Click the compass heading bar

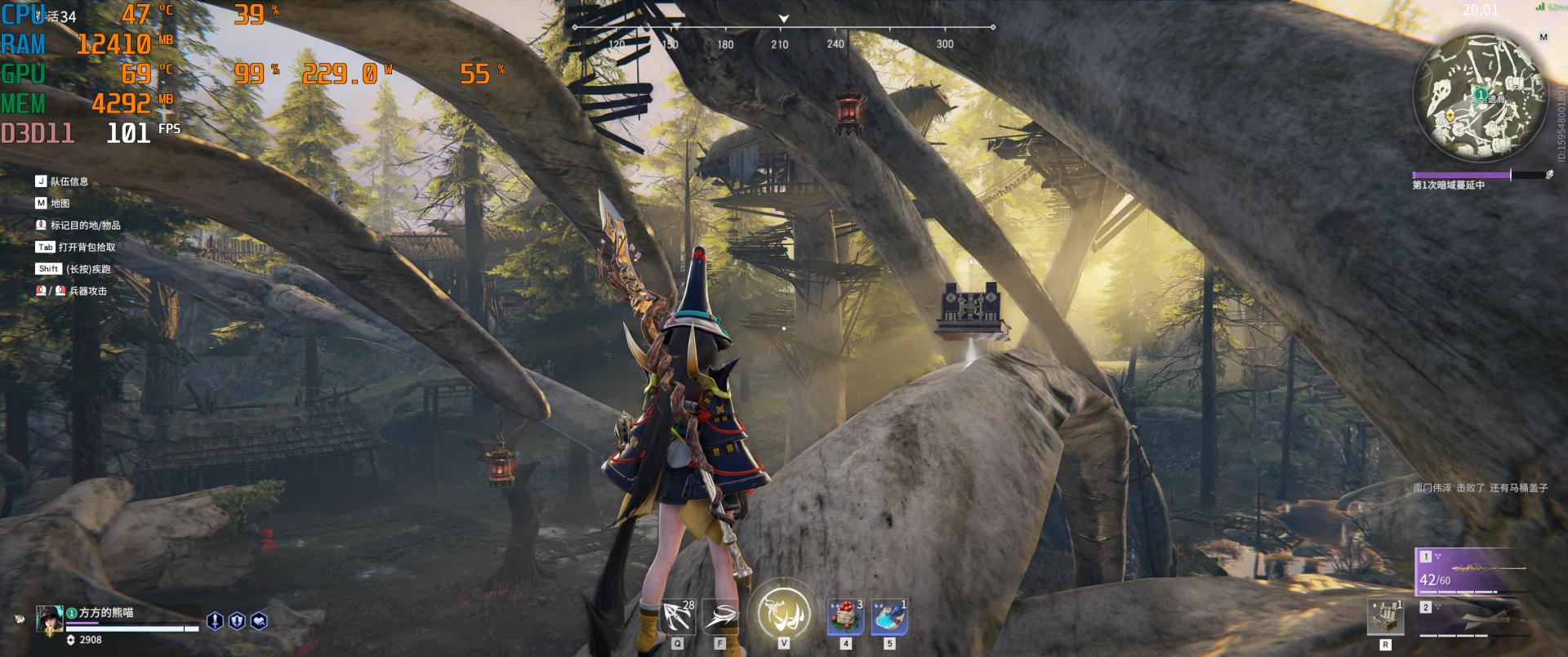(x=782, y=33)
